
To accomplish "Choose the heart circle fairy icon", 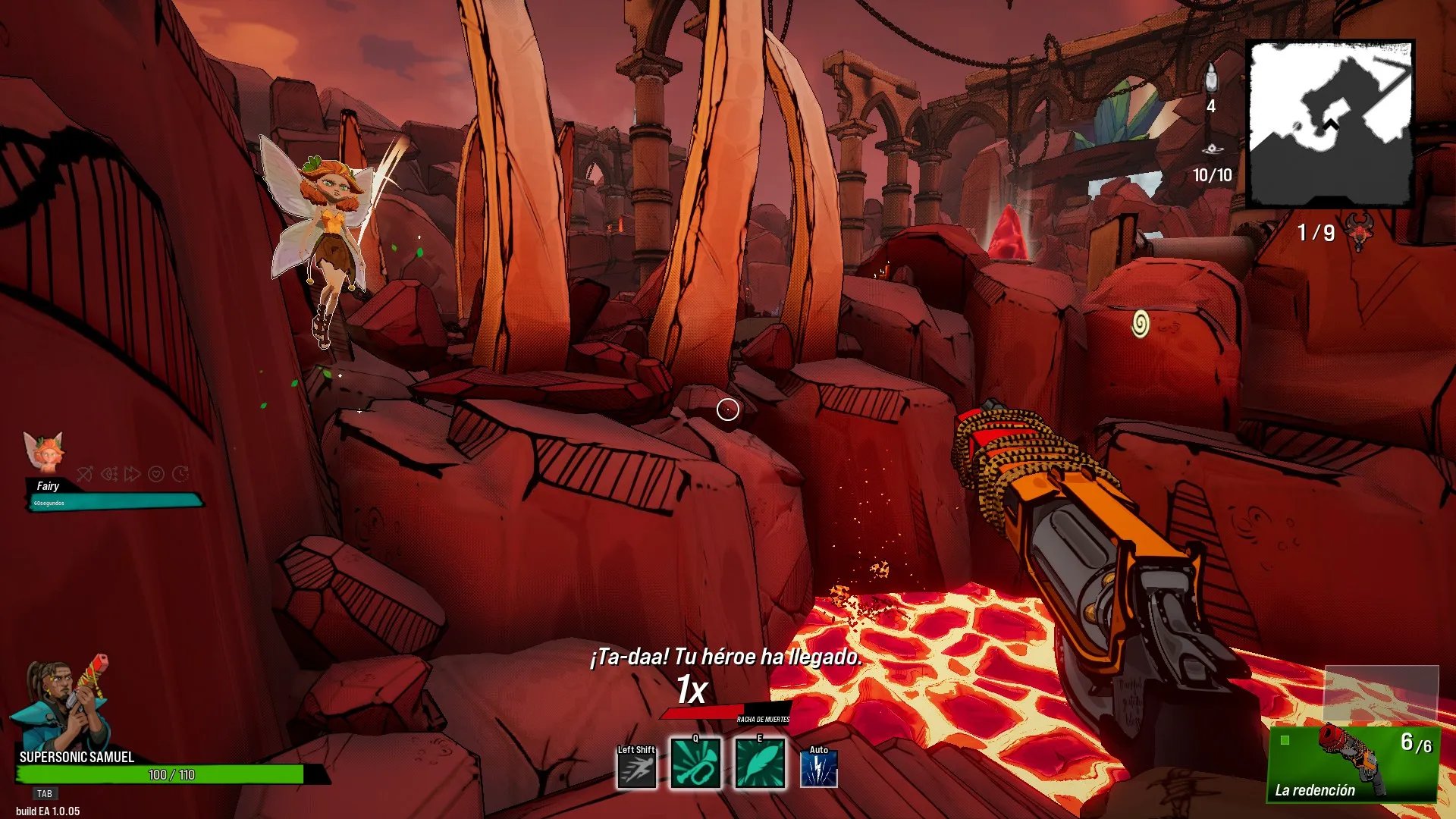I will (156, 474).
